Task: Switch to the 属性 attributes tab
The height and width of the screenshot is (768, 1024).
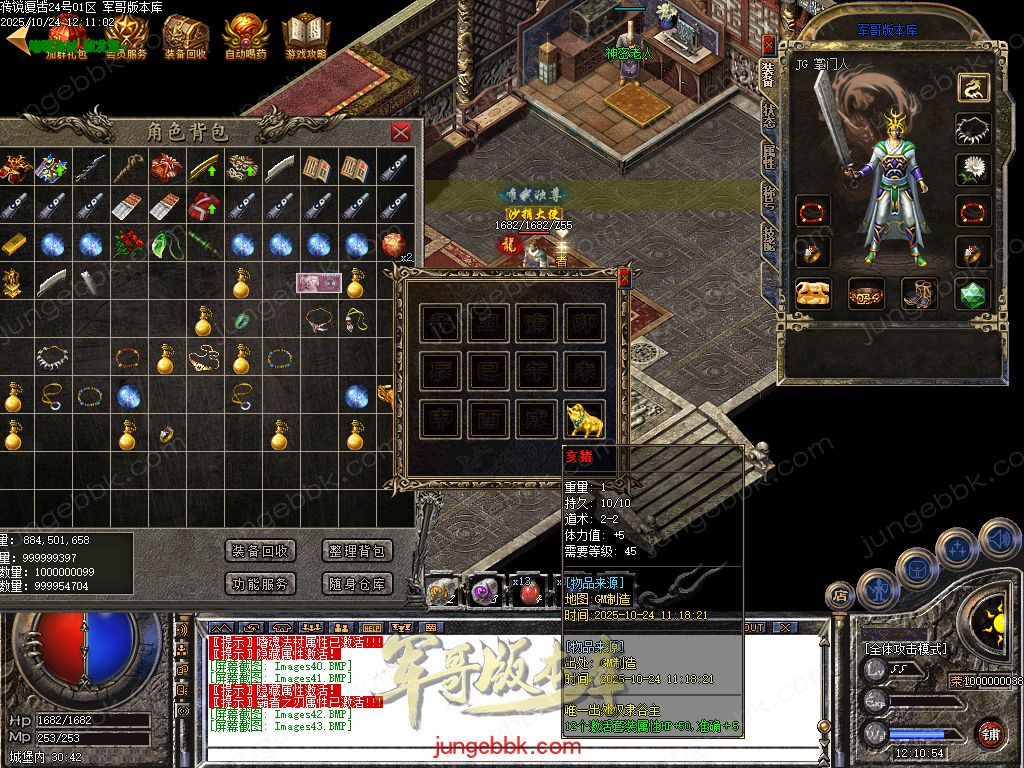Action: (768, 153)
